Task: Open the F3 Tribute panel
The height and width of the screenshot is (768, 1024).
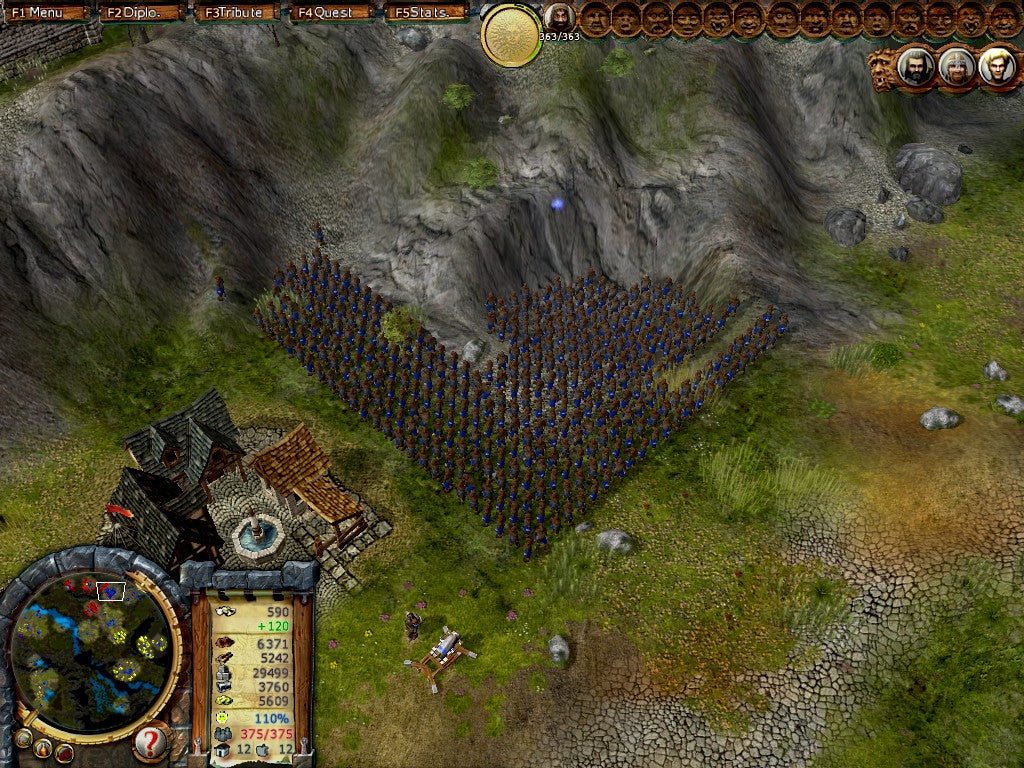Action: pos(236,13)
